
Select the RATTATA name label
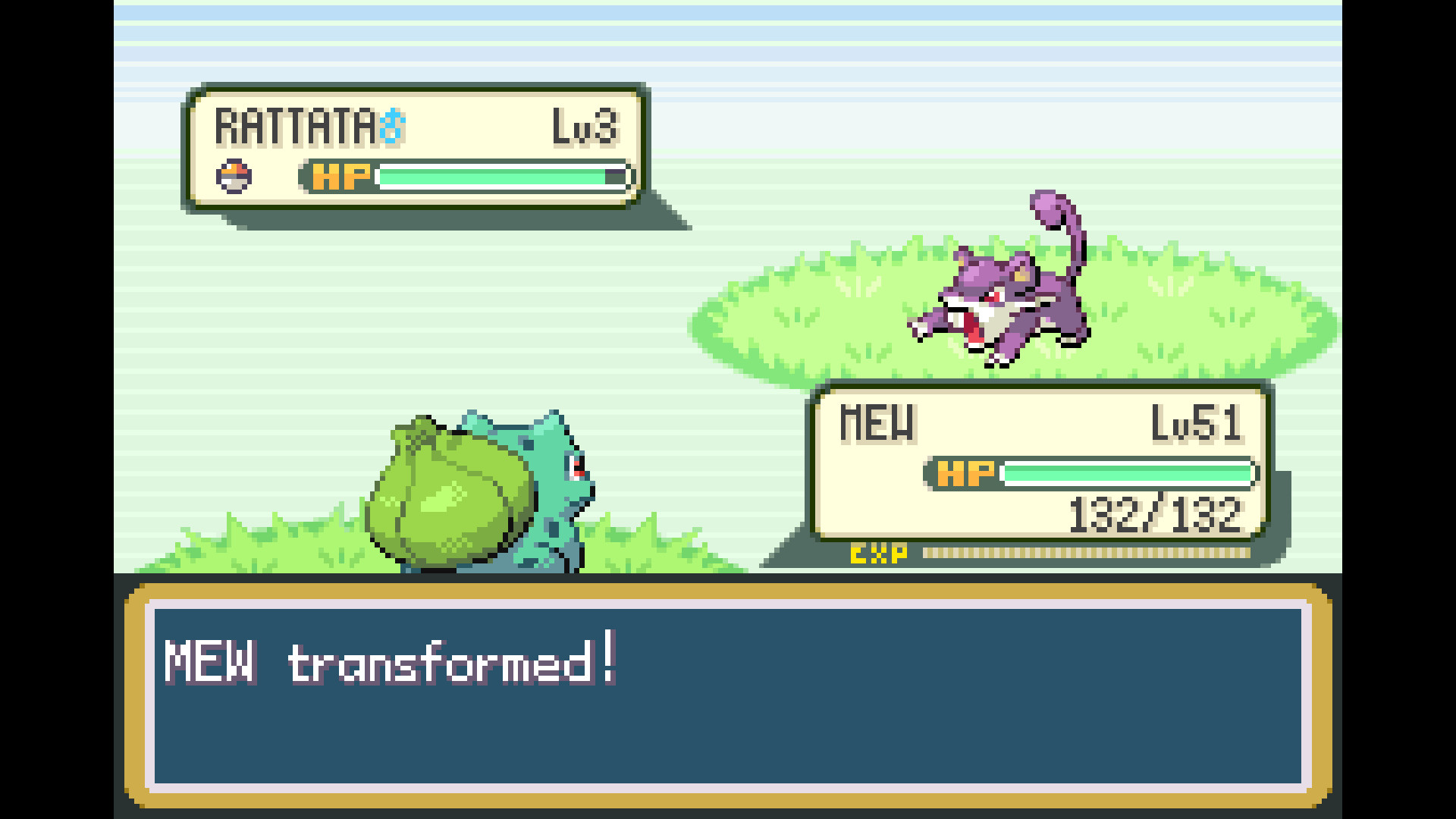click(x=296, y=126)
